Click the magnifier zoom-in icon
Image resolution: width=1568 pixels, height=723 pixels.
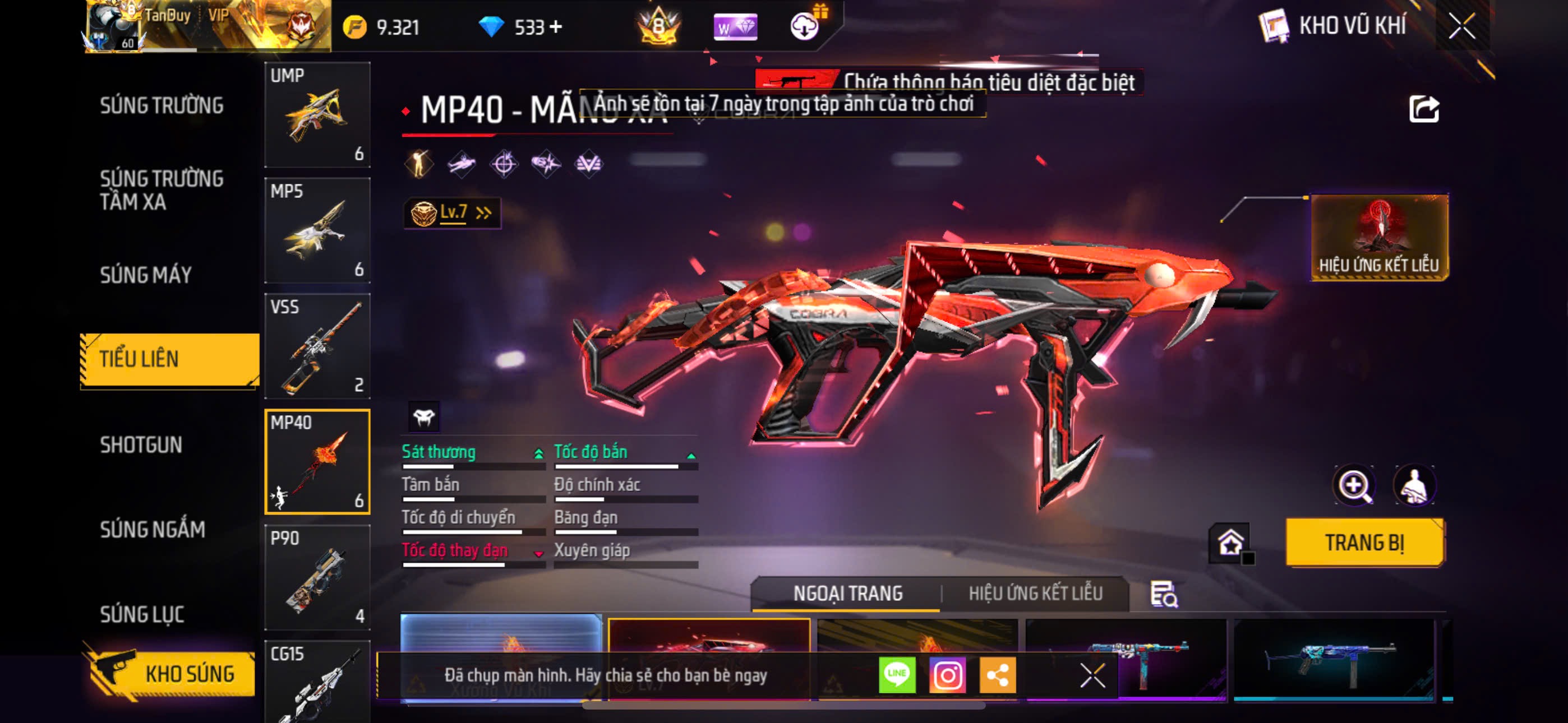click(x=1354, y=486)
